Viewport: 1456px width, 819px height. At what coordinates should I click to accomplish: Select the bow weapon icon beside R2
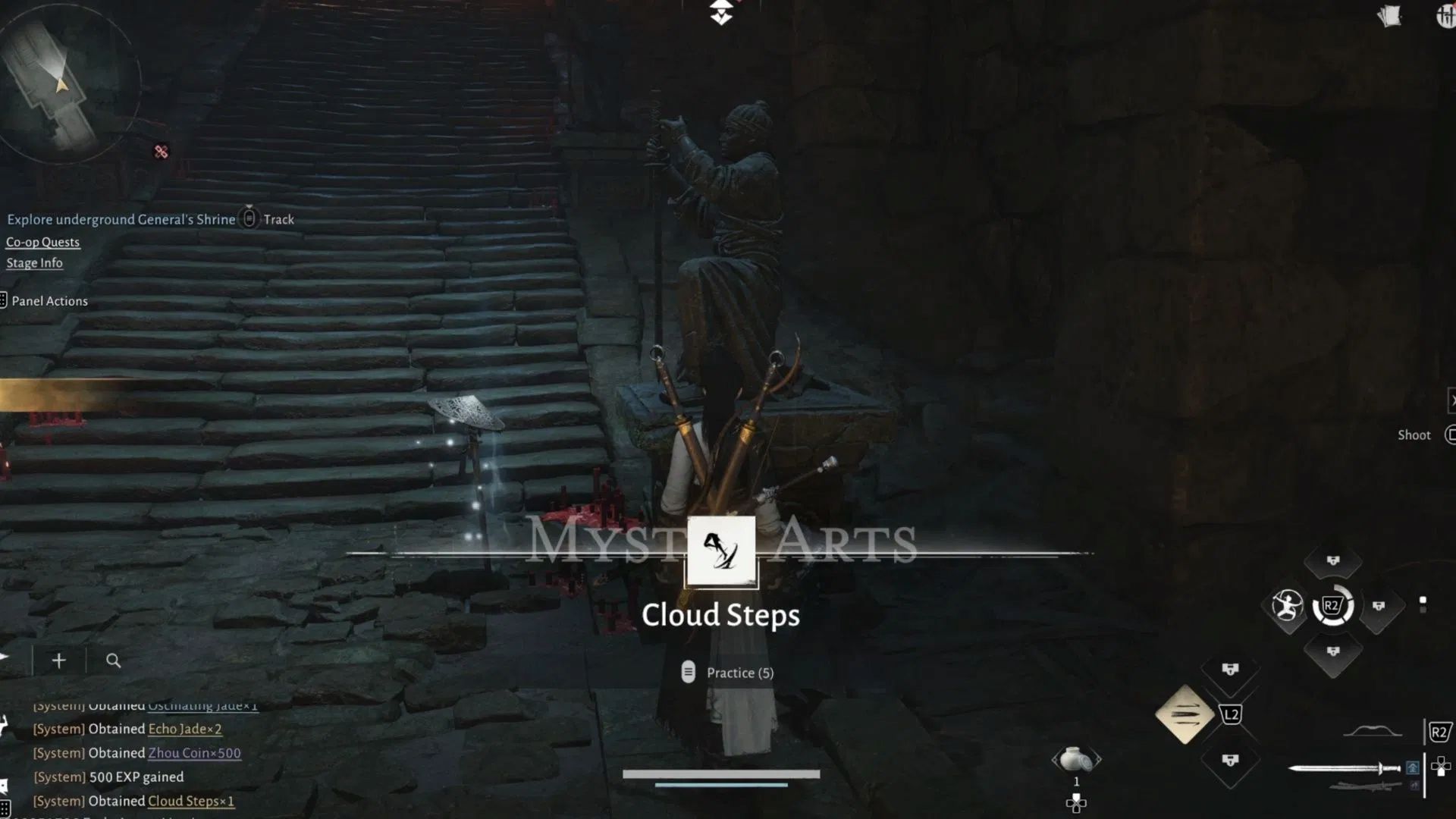tap(1373, 733)
